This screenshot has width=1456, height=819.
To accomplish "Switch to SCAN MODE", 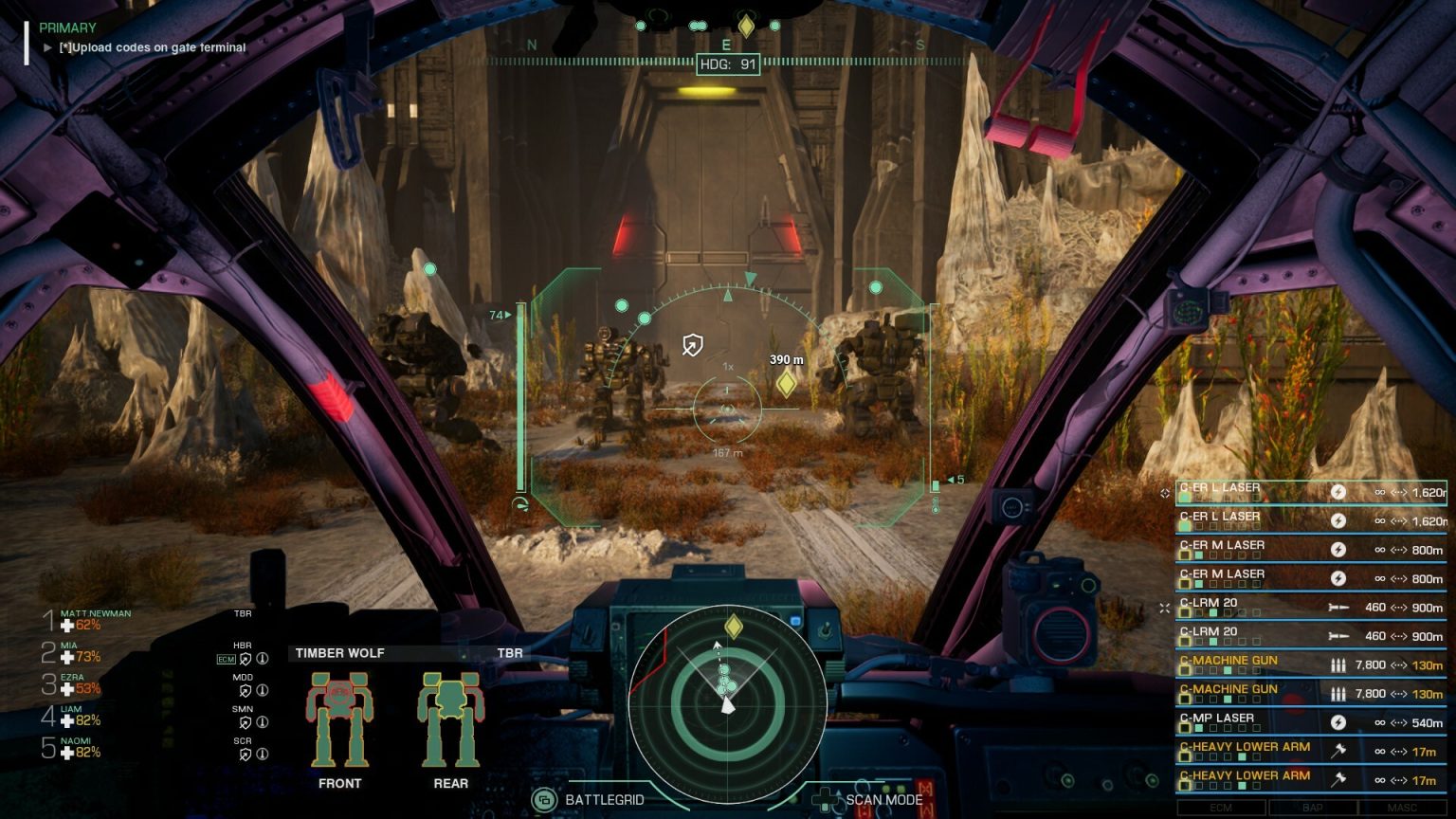I will click(884, 799).
